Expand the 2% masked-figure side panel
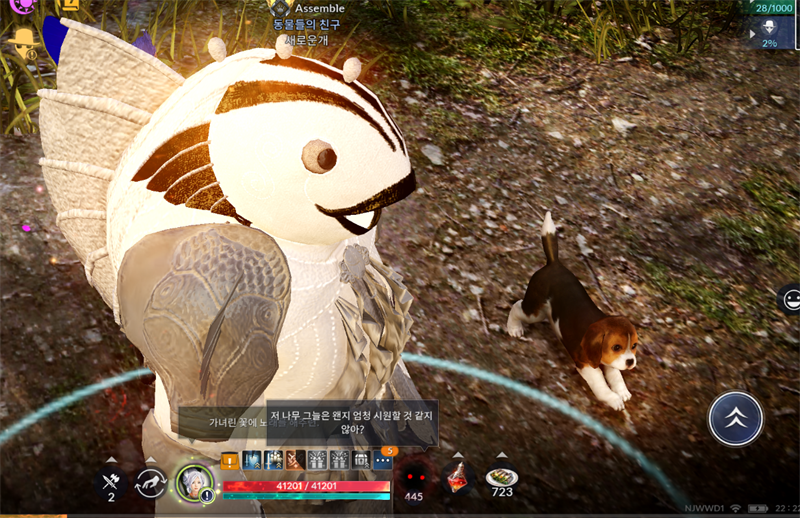This screenshot has height=518, width=800. [x=769, y=32]
